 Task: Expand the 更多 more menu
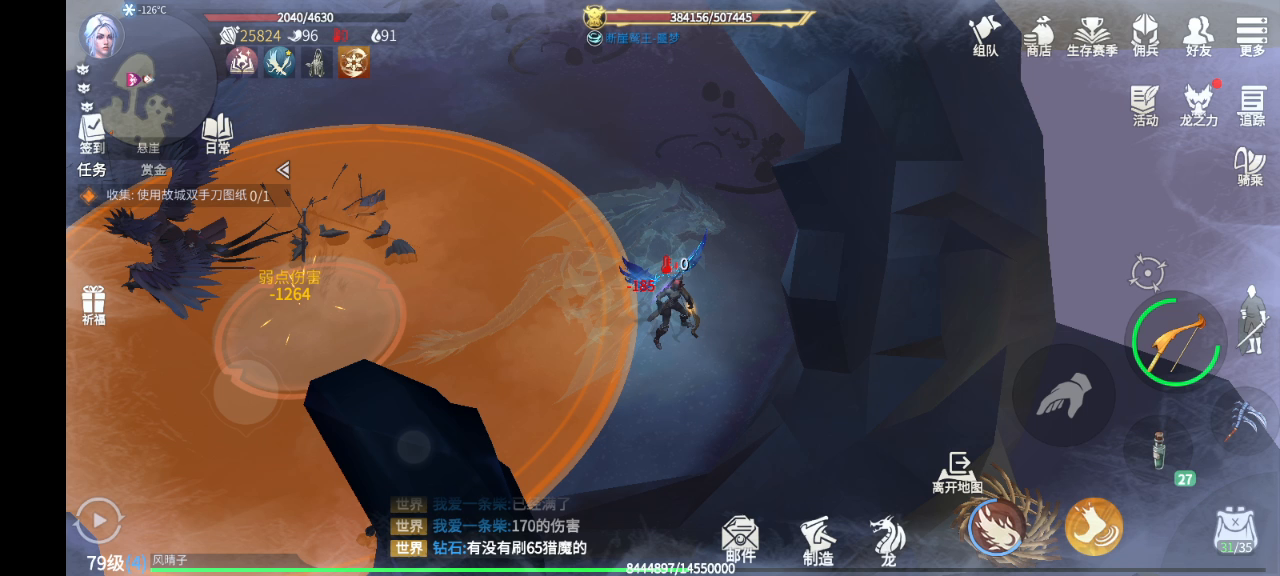pyautogui.click(x=1252, y=35)
